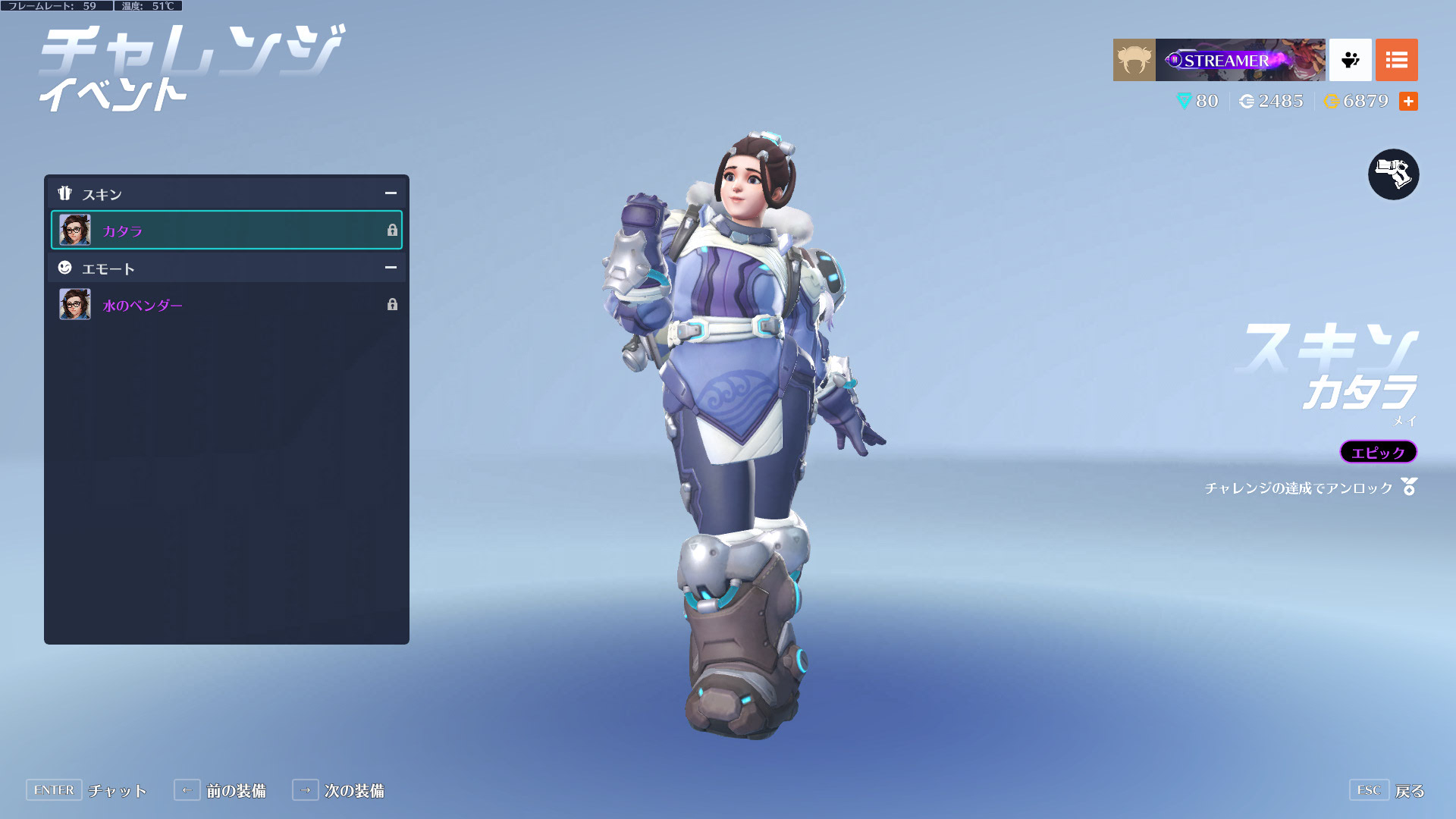Show the previous equipment (前の装備)
Image resolution: width=1456 pixels, height=819 pixels.
click(220, 790)
